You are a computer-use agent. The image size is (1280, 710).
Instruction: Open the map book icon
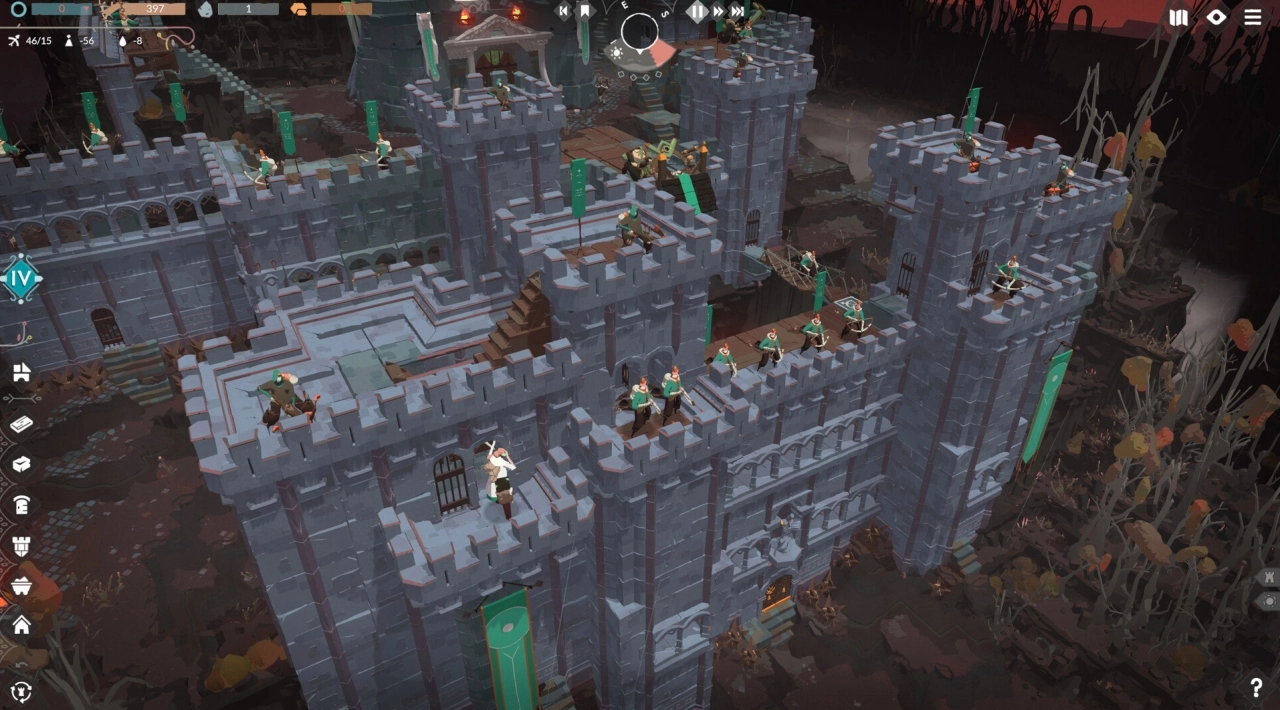tap(1179, 17)
